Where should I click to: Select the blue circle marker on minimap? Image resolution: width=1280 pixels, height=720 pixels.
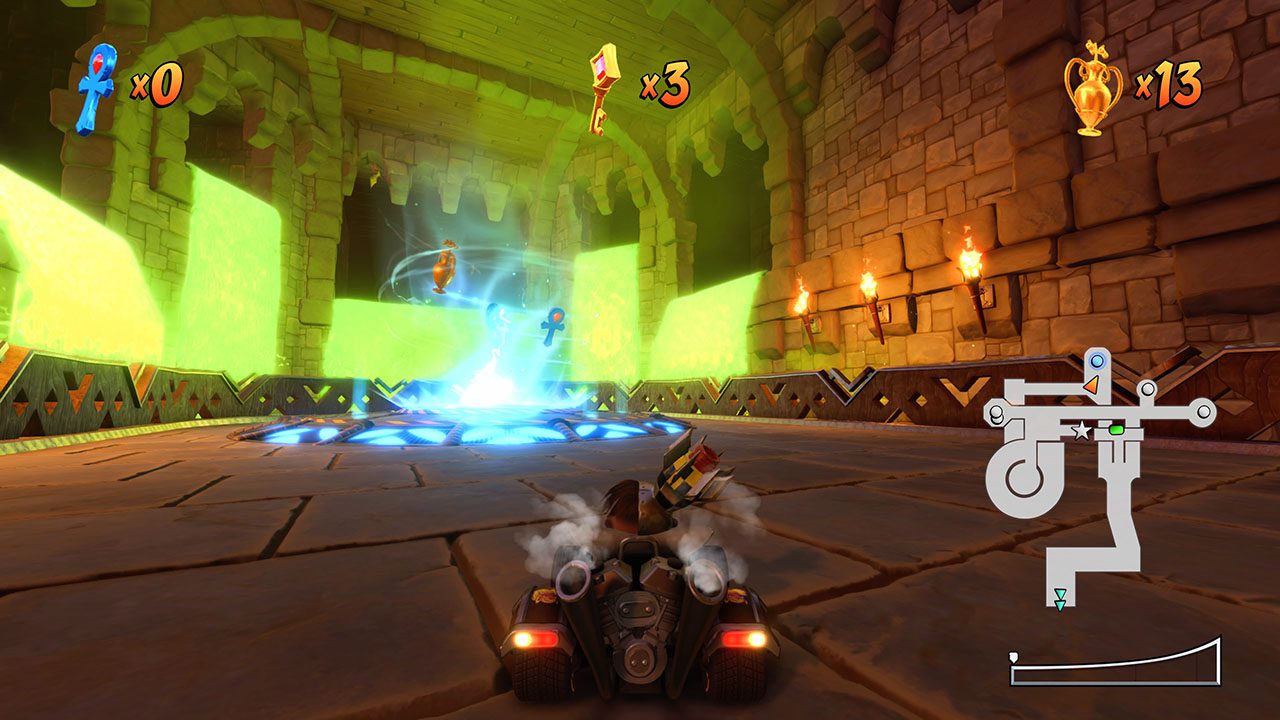pyautogui.click(x=1097, y=360)
